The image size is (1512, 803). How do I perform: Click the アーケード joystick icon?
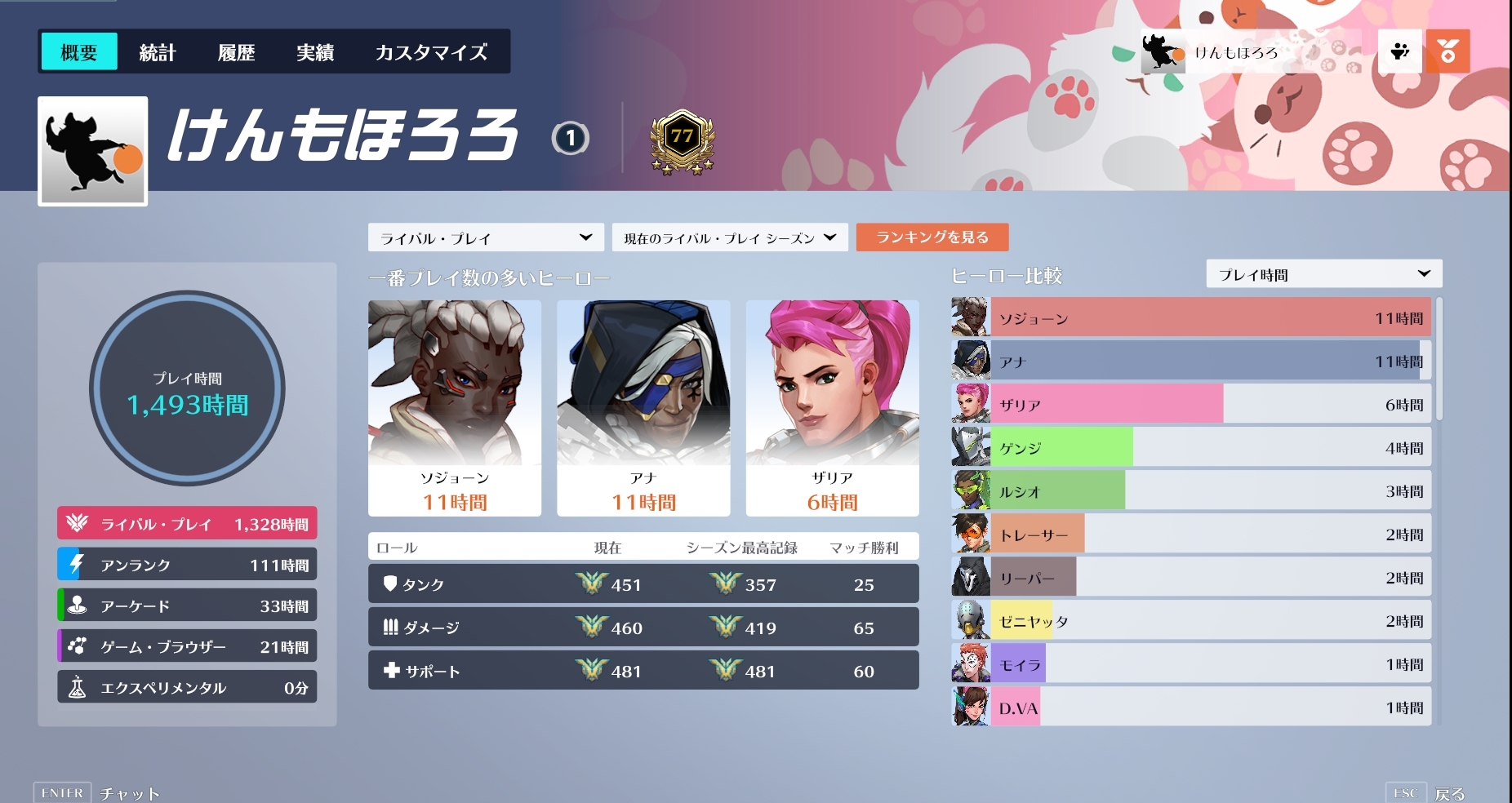78,605
